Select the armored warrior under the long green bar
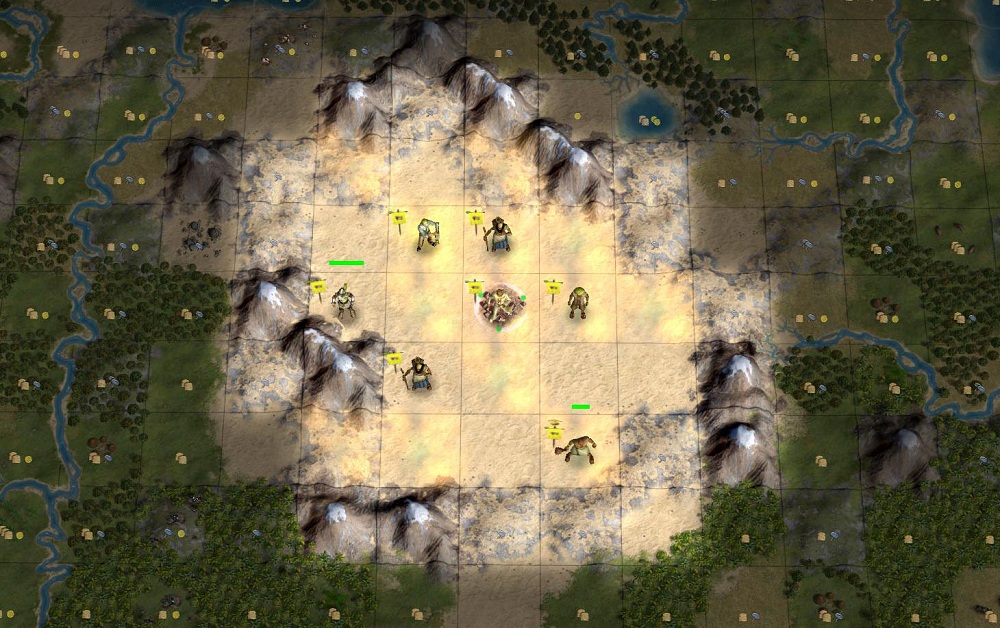 [x=344, y=301]
